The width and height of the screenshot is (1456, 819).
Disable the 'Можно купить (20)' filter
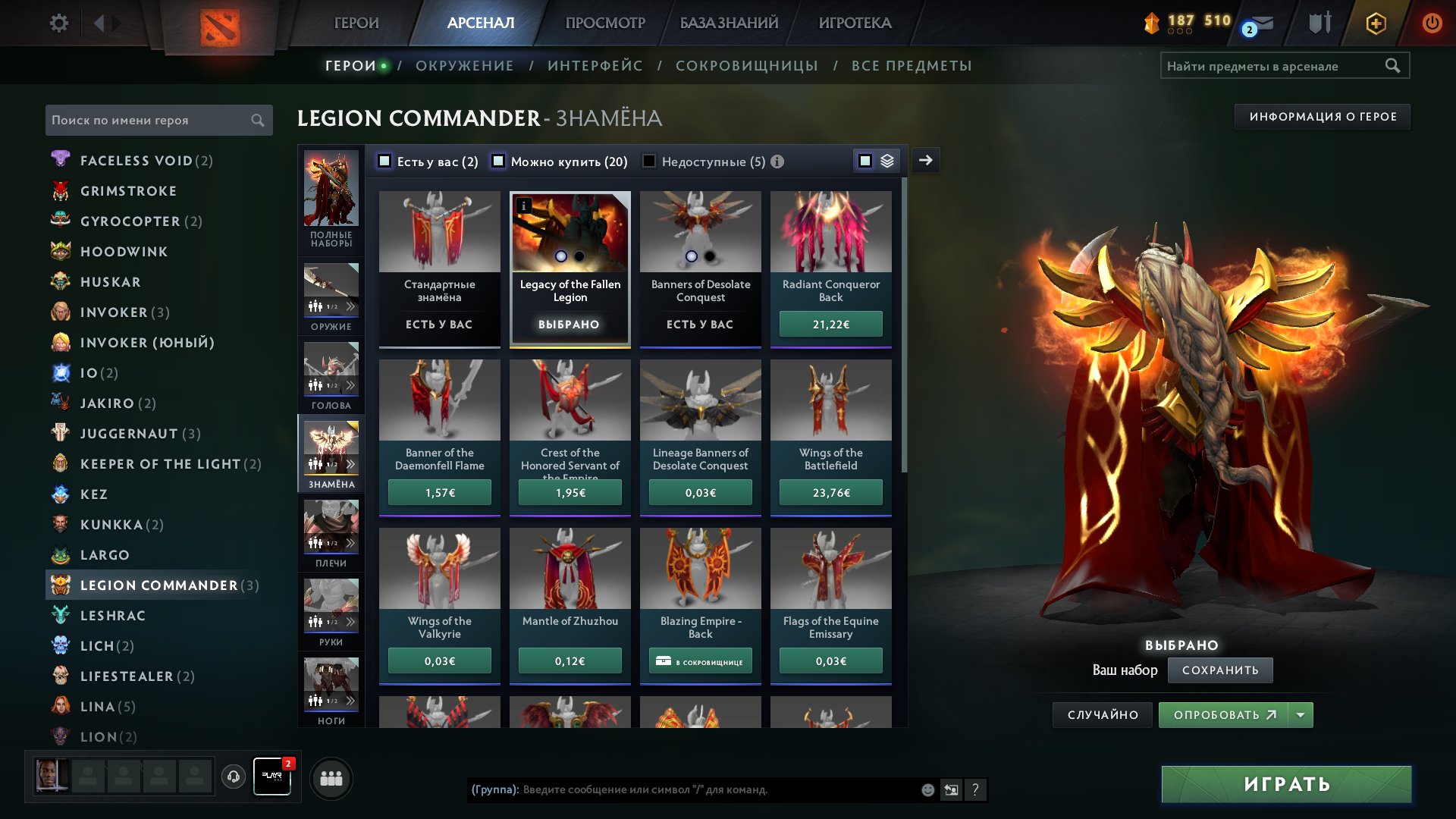click(x=498, y=161)
